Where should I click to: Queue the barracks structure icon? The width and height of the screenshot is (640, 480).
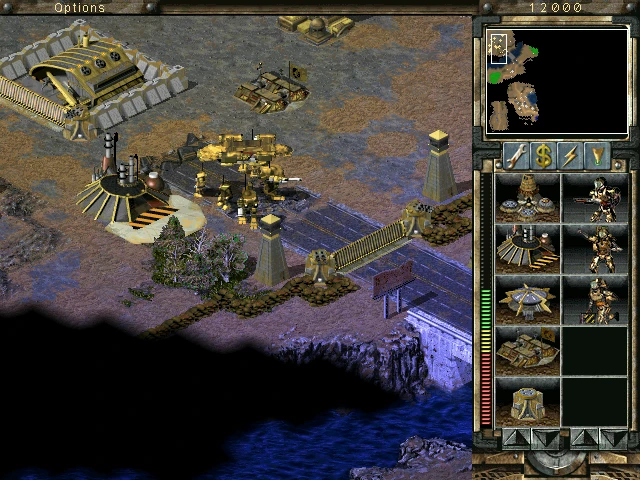[x=527, y=247]
